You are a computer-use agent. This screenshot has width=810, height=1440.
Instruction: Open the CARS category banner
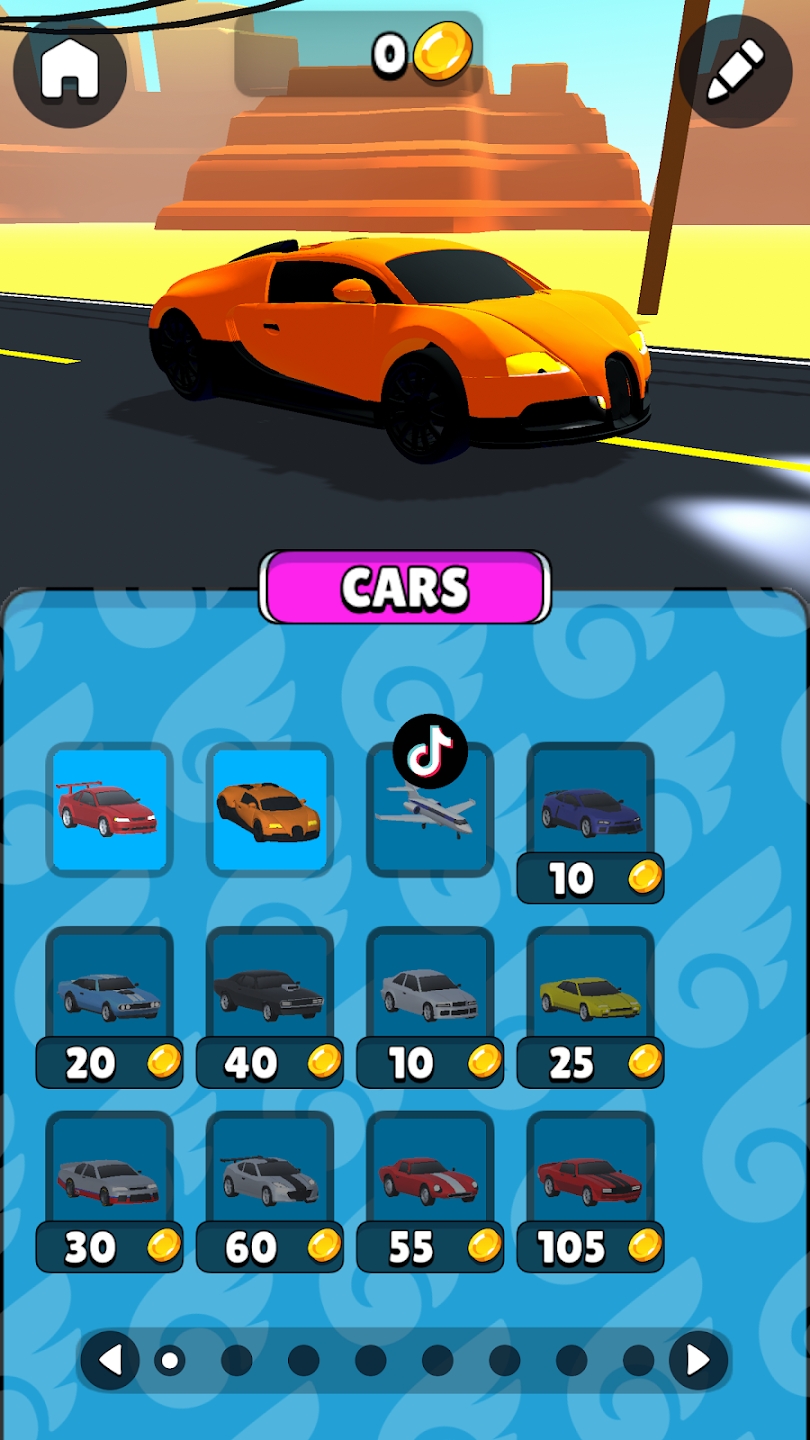(405, 588)
